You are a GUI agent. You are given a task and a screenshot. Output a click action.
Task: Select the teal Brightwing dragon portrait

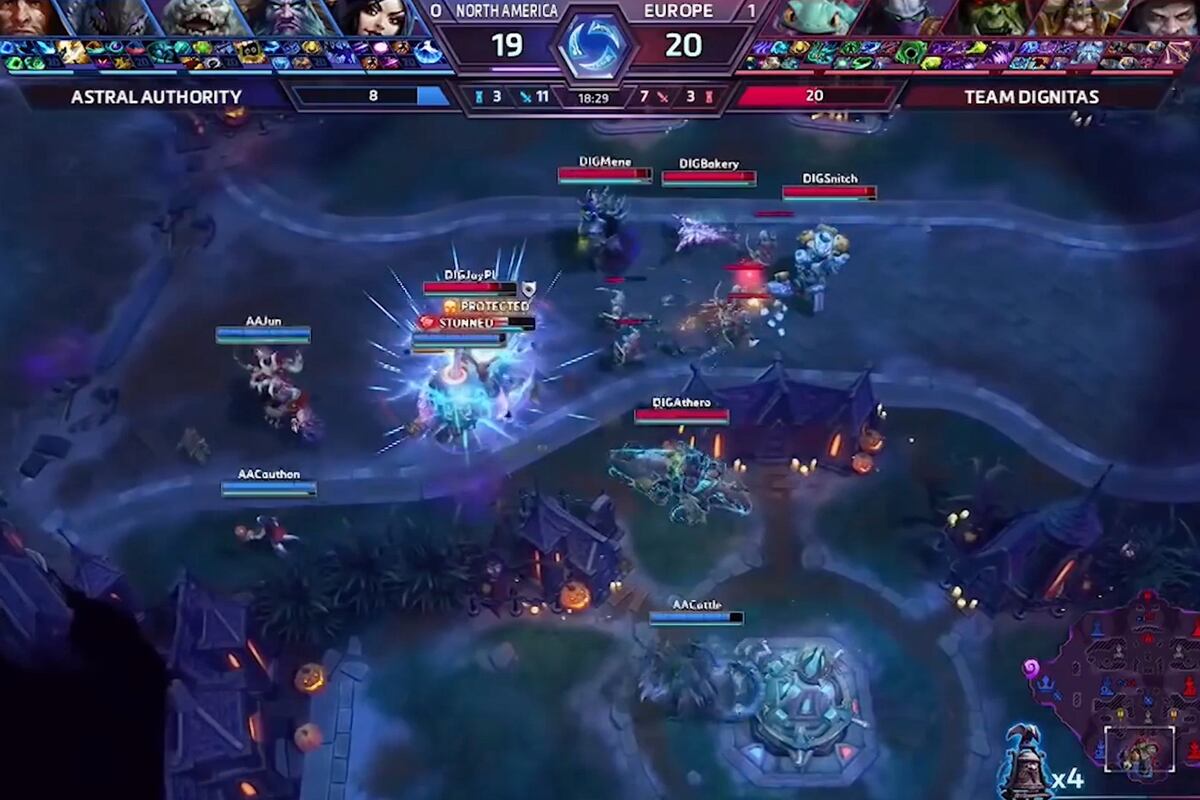click(822, 17)
